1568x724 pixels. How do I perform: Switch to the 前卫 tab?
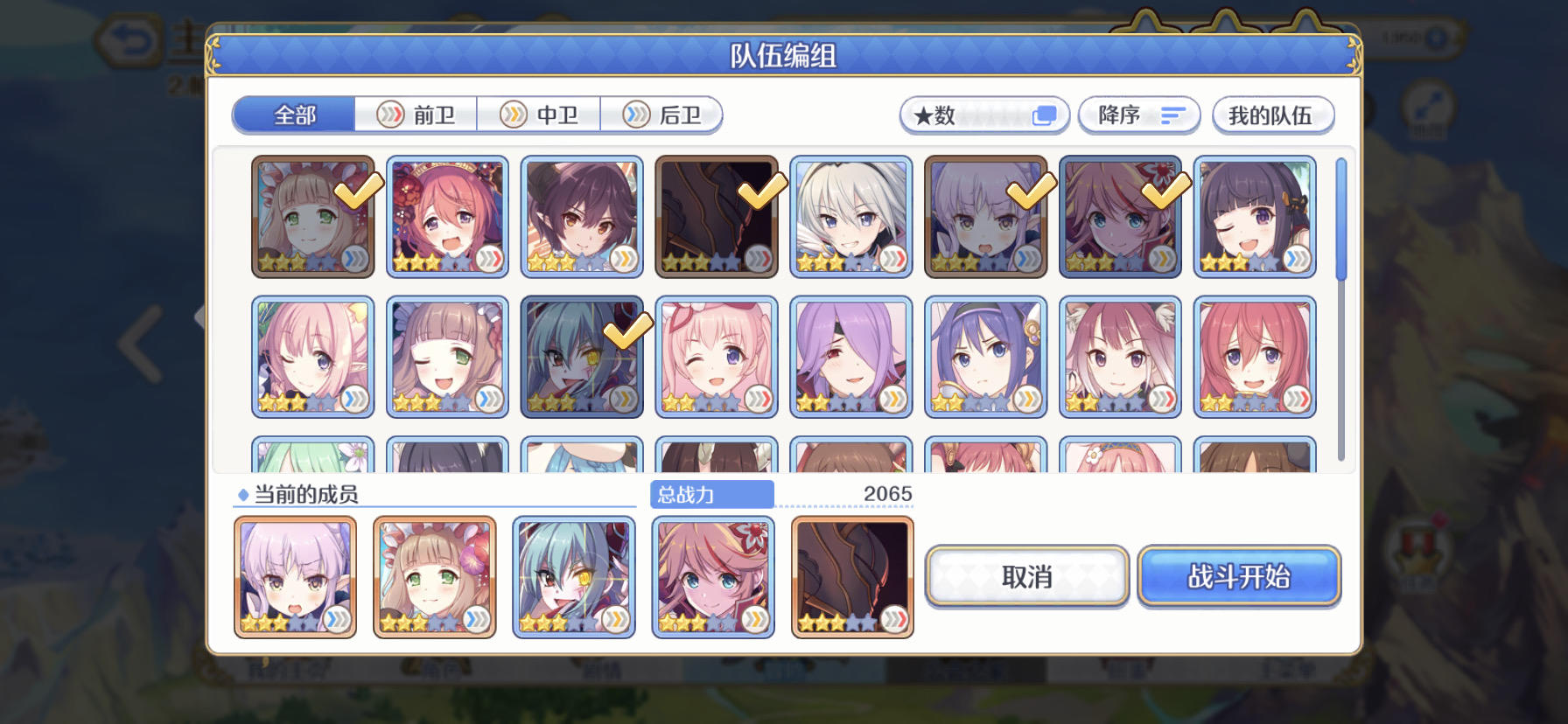click(415, 115)
